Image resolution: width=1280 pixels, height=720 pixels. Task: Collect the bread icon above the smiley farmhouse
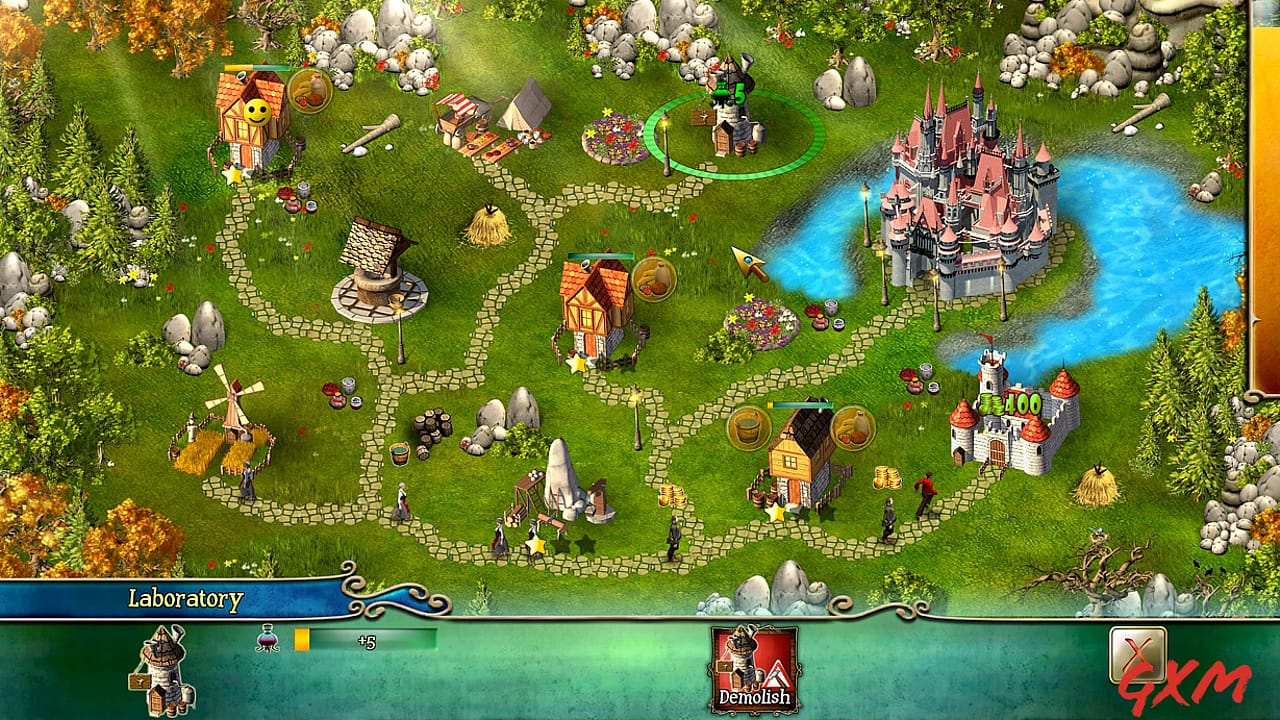309,93
